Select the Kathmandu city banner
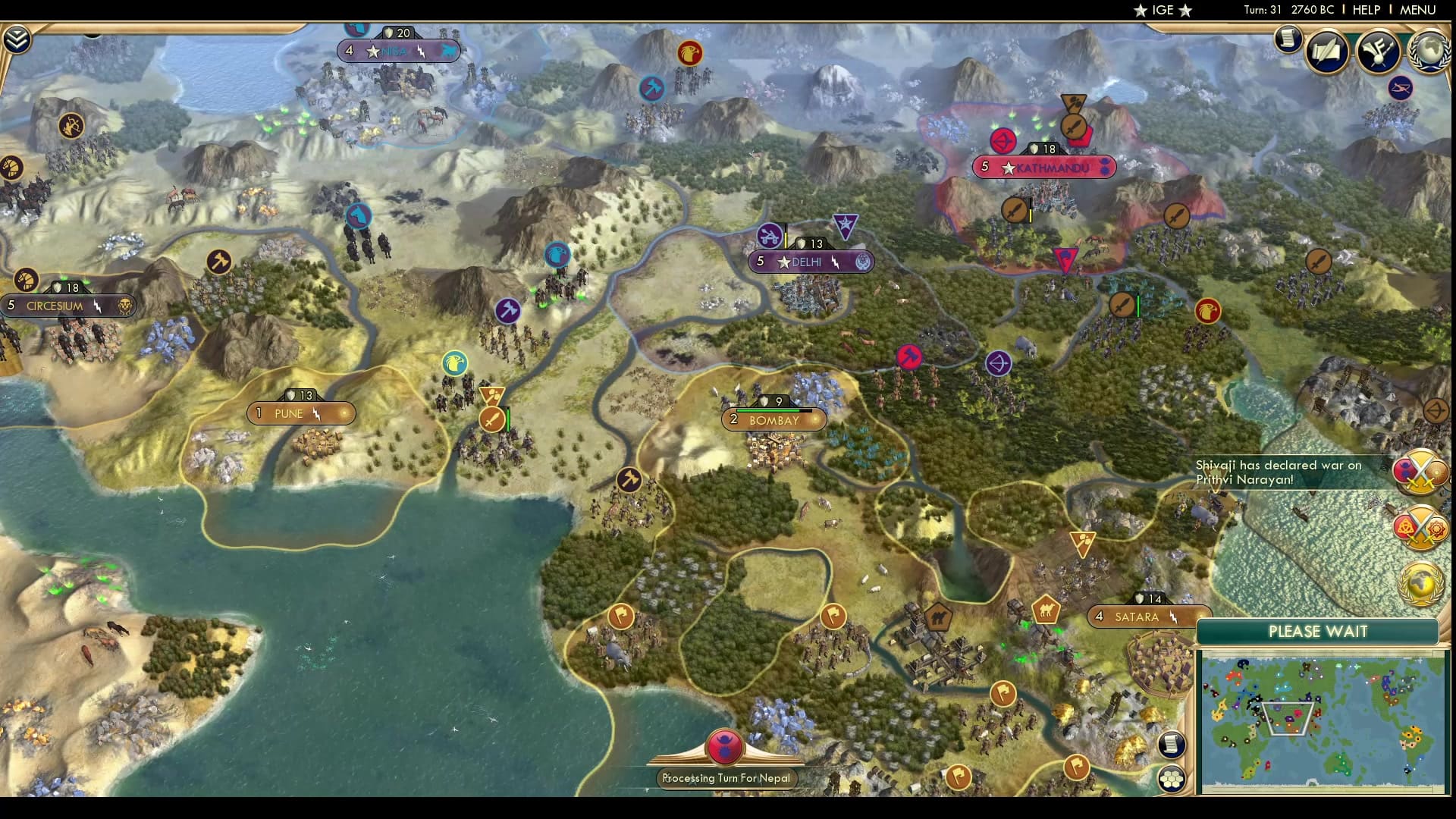This screenshot has width=1456, height=819. click(x=1044, y=168)
